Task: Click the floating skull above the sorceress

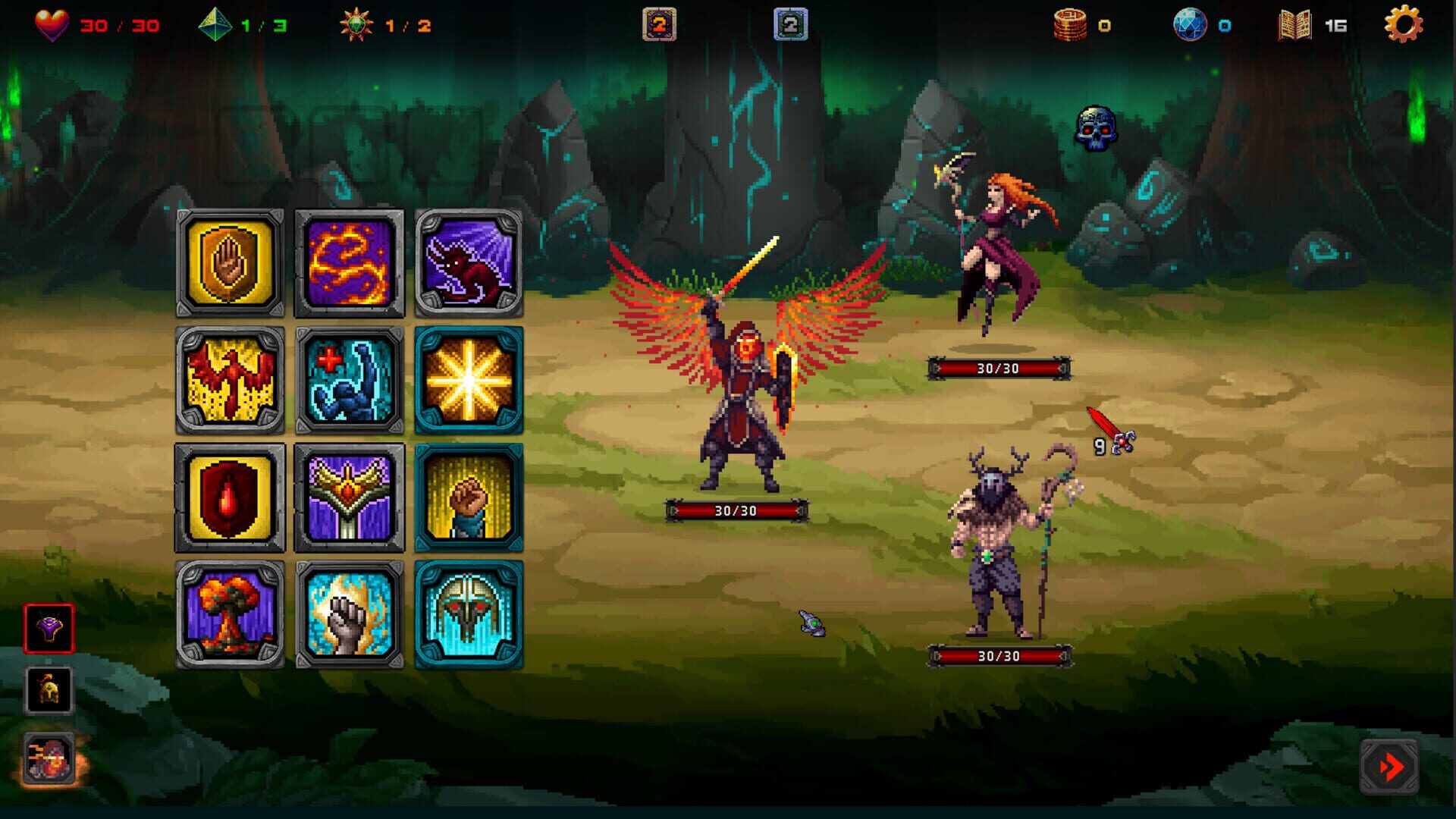Action: [x=1098, y=128]
